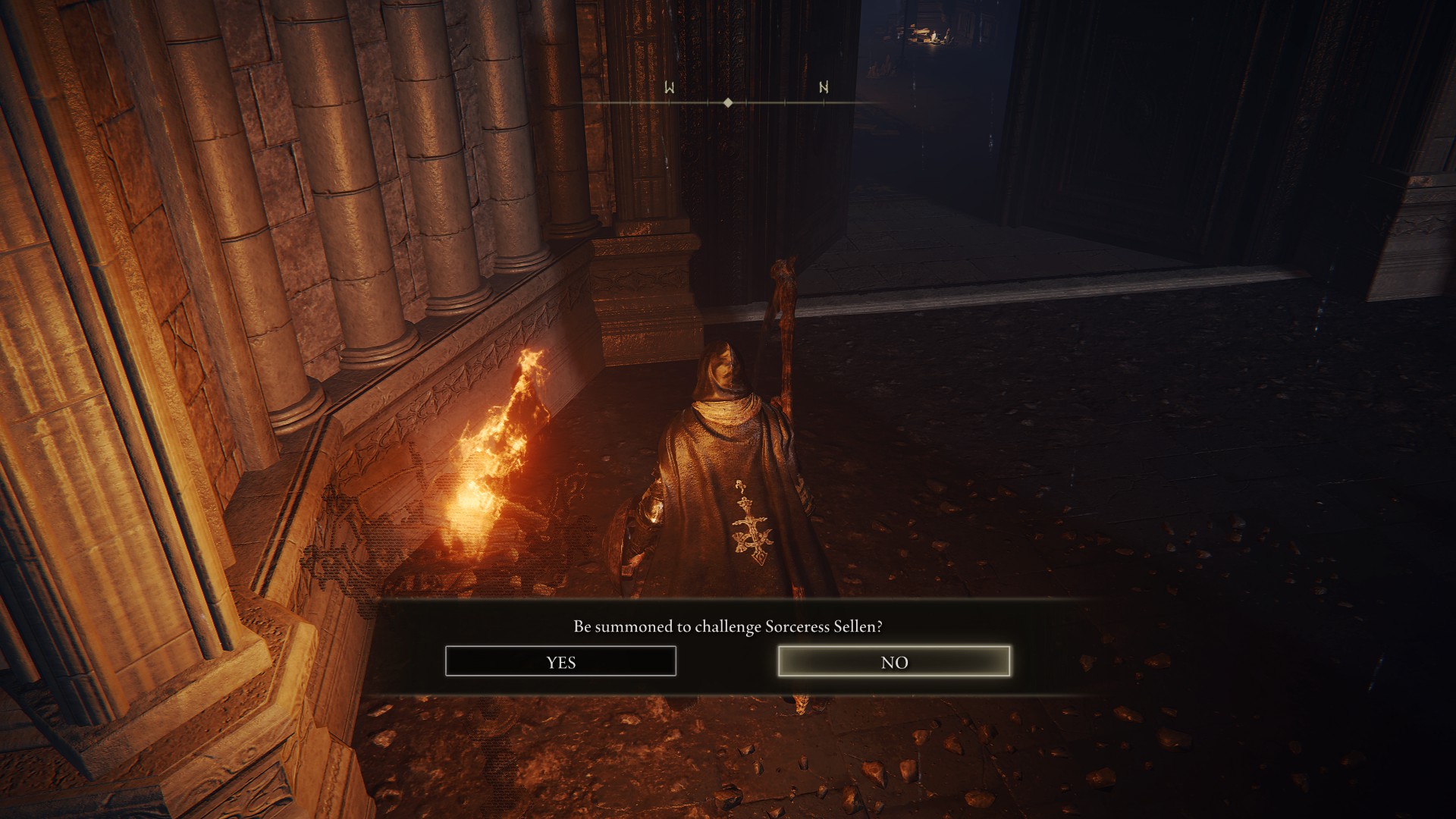Decline the summon with NO
This screenshot has height=819, width=1456.
tap(894, 661)
